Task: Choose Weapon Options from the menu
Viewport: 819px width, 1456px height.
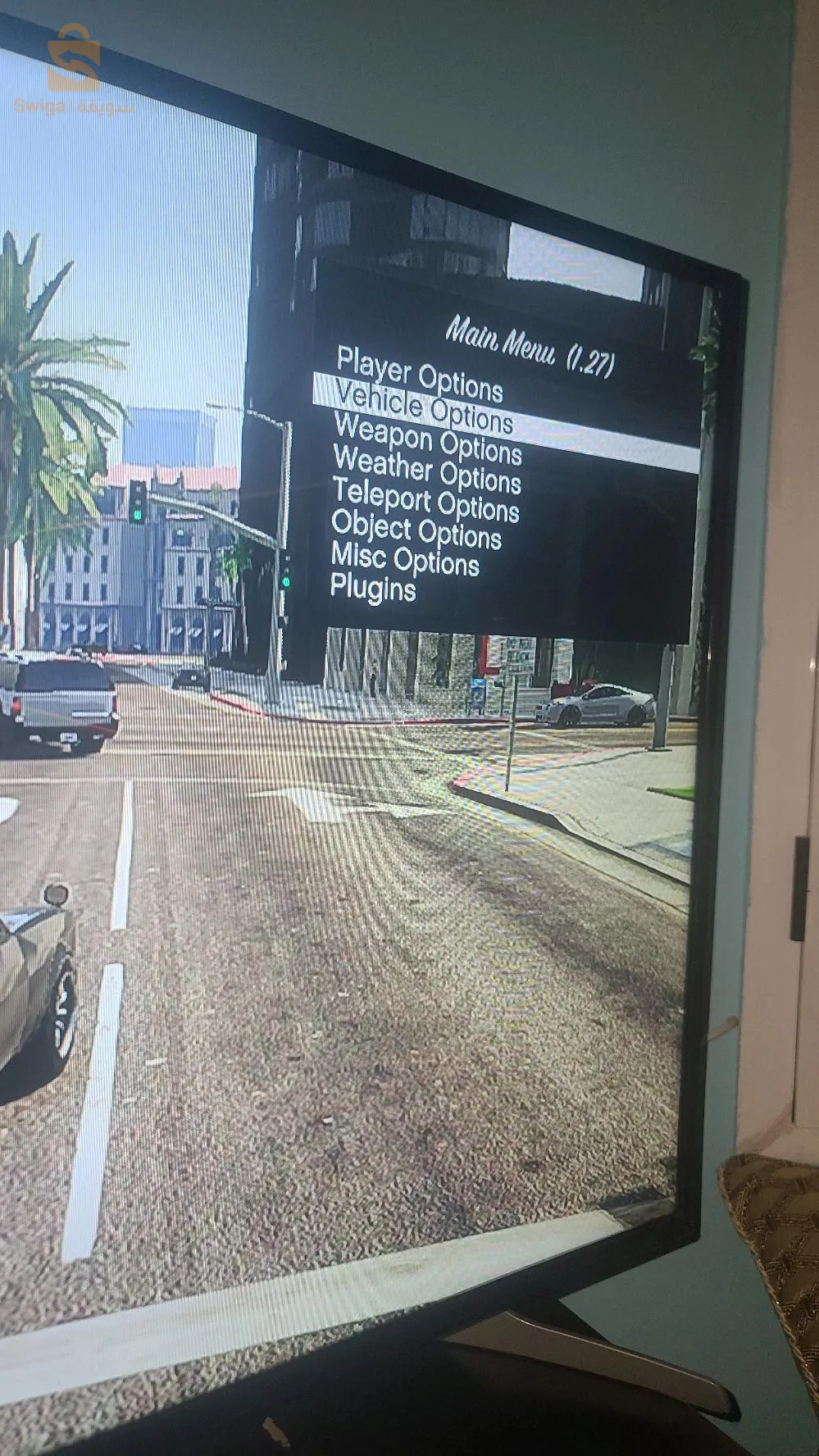Action: point(427,439)
